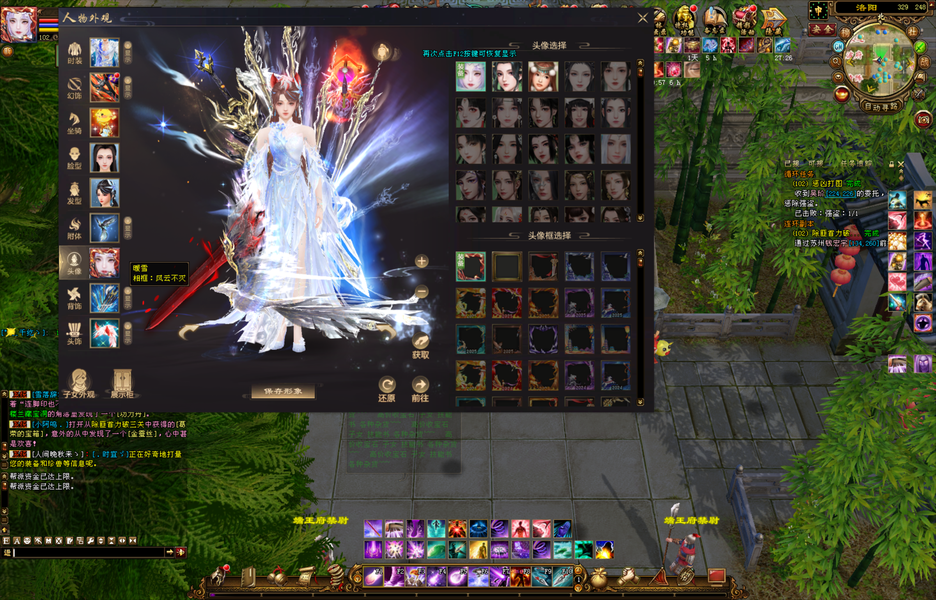Click the 自动寻路 auto-pathfinding button

point(881,104)
